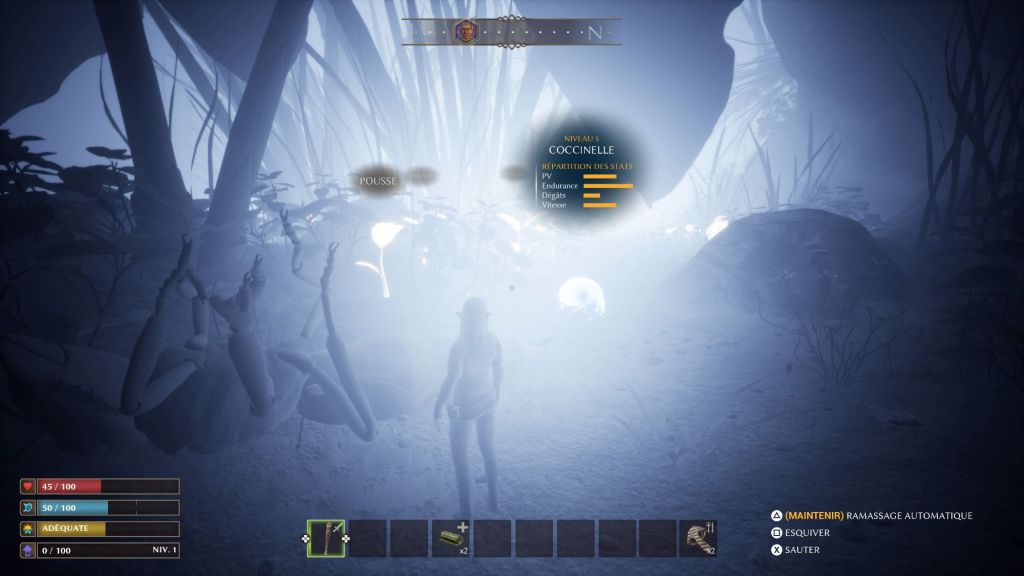The width and height of the screenshot is (1024, 576).
Task: Click the compass bar's North marker
Action: [x=595, y=32]
